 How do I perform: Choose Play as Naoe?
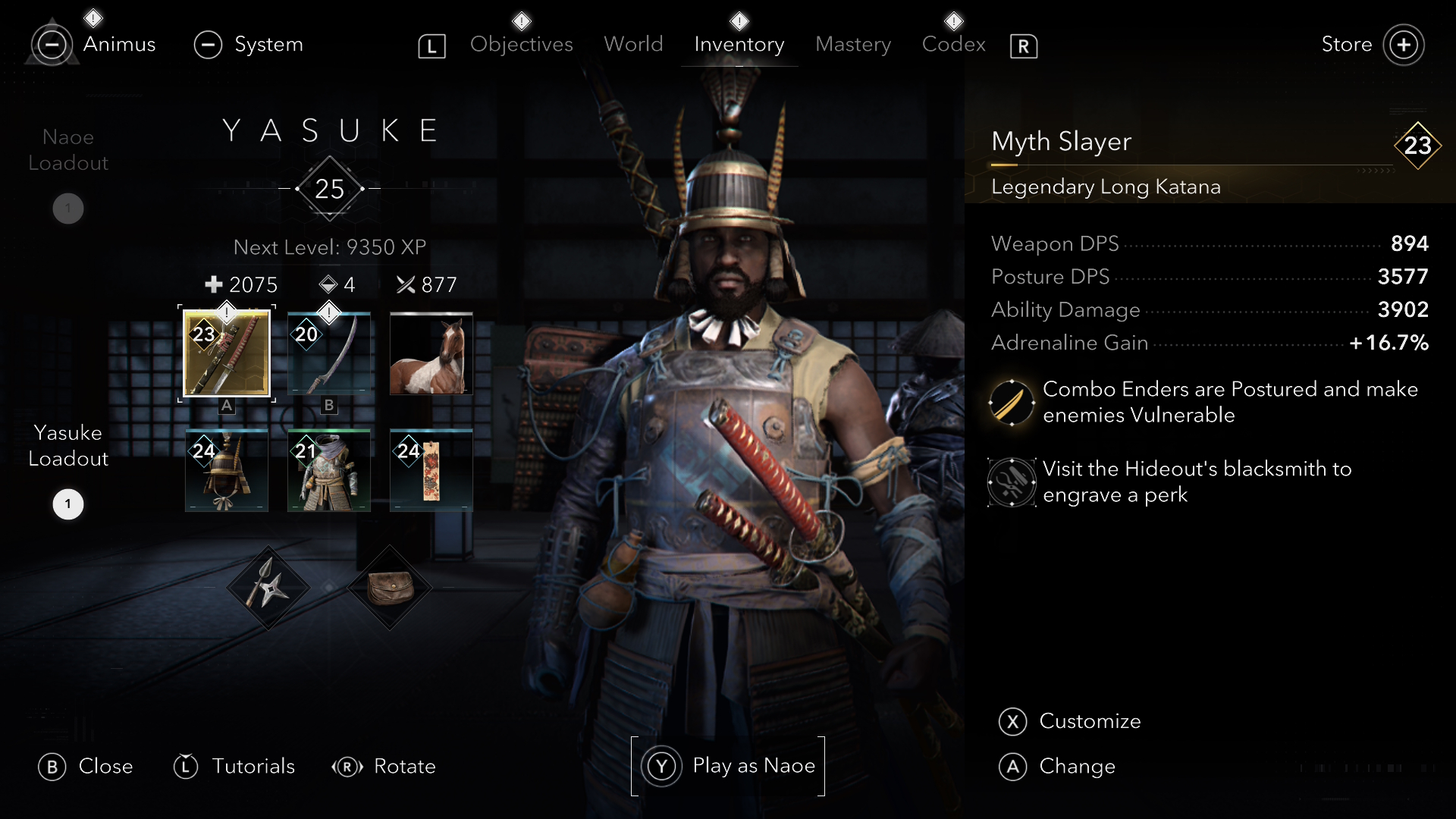point(728,766)
